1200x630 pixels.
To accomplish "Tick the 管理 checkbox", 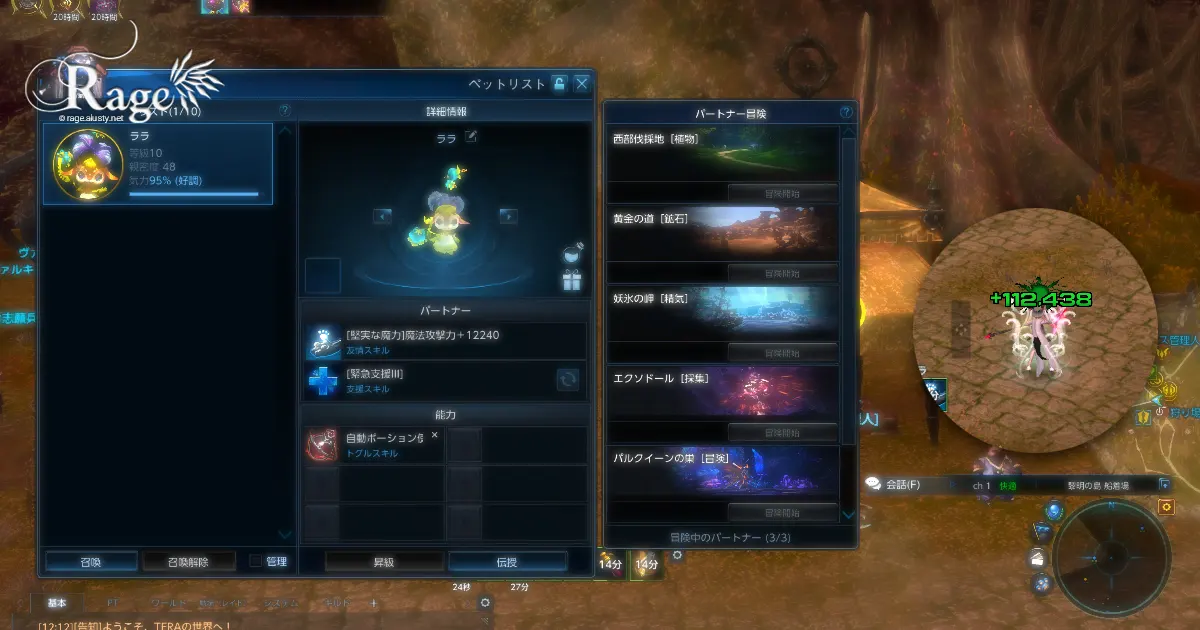I will click(x=256, y=562).
